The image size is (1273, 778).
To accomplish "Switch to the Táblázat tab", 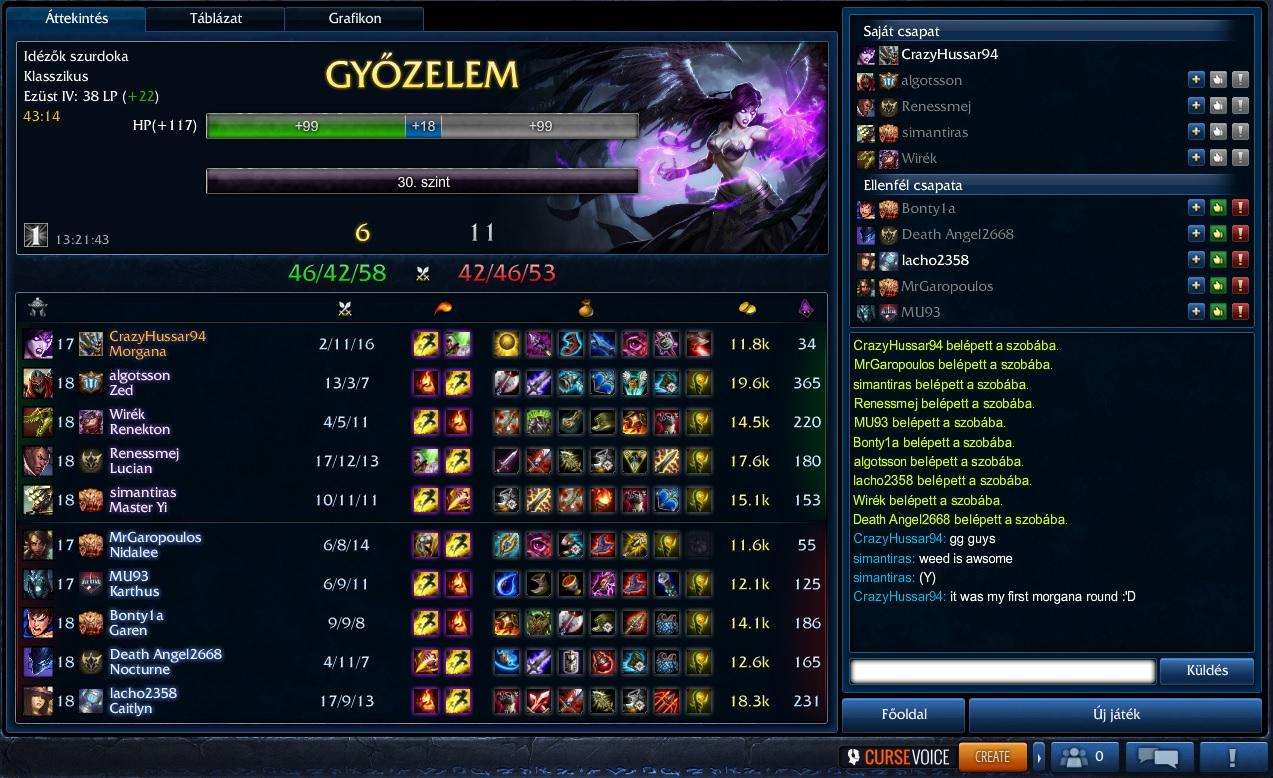I will pyautogui.click(x=216, y=18).
